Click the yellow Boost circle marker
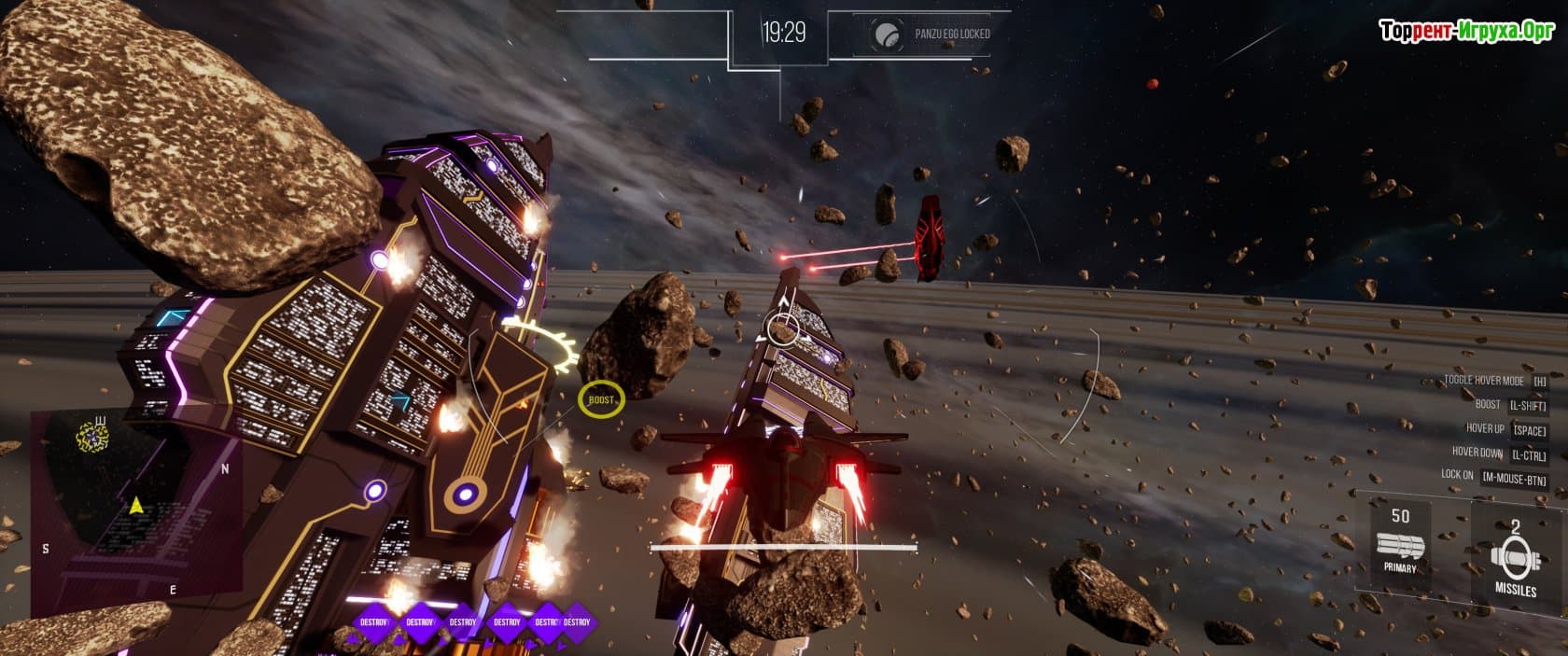The width and height of the screenshot is (1568, 656). pos(601,400)
